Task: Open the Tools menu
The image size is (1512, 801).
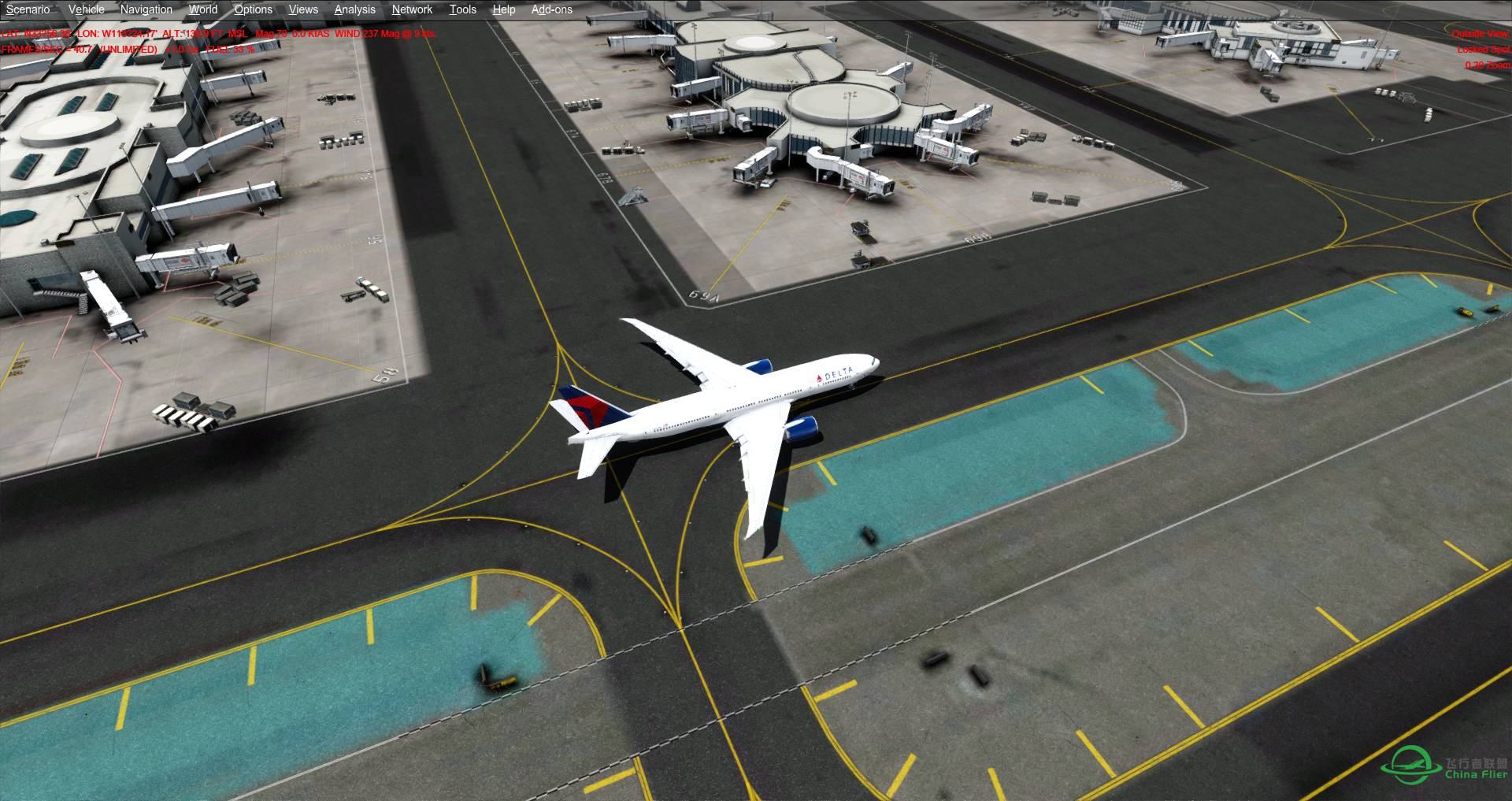Action: [462, 9]
